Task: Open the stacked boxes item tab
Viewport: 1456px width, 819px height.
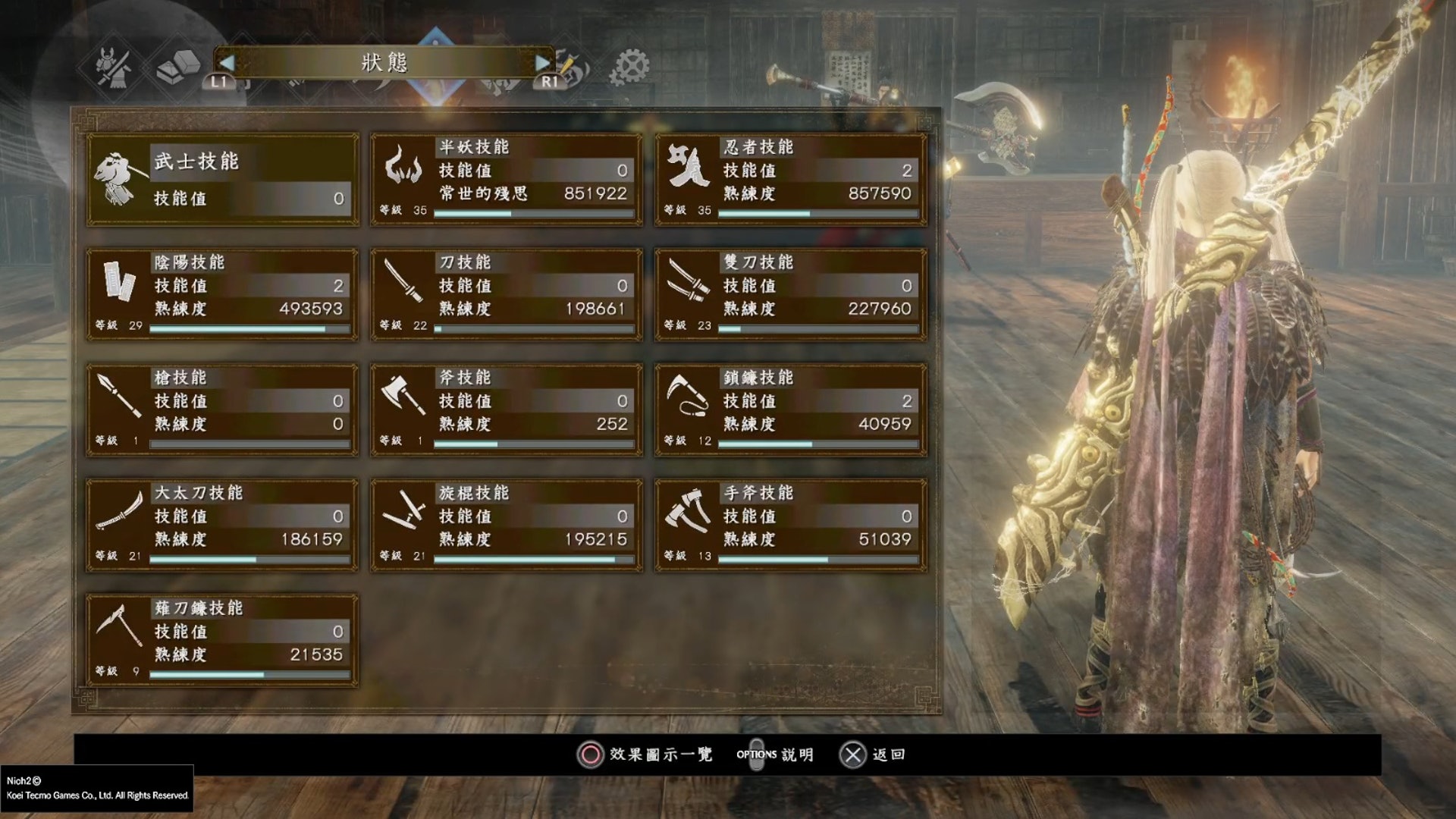Action: point(177,67)
